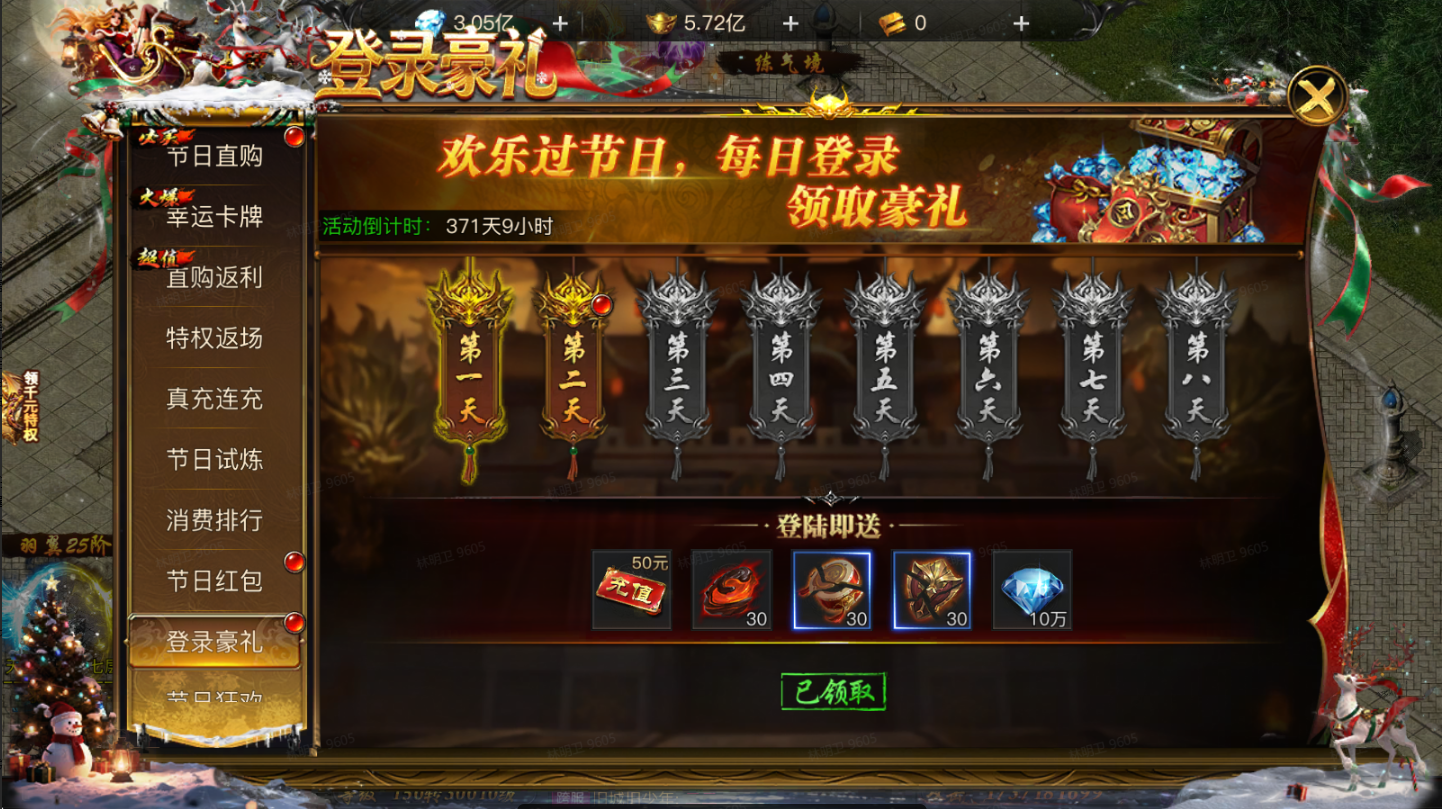
Task: Add more diamonds with the plus button
Action: coord(560,23)
